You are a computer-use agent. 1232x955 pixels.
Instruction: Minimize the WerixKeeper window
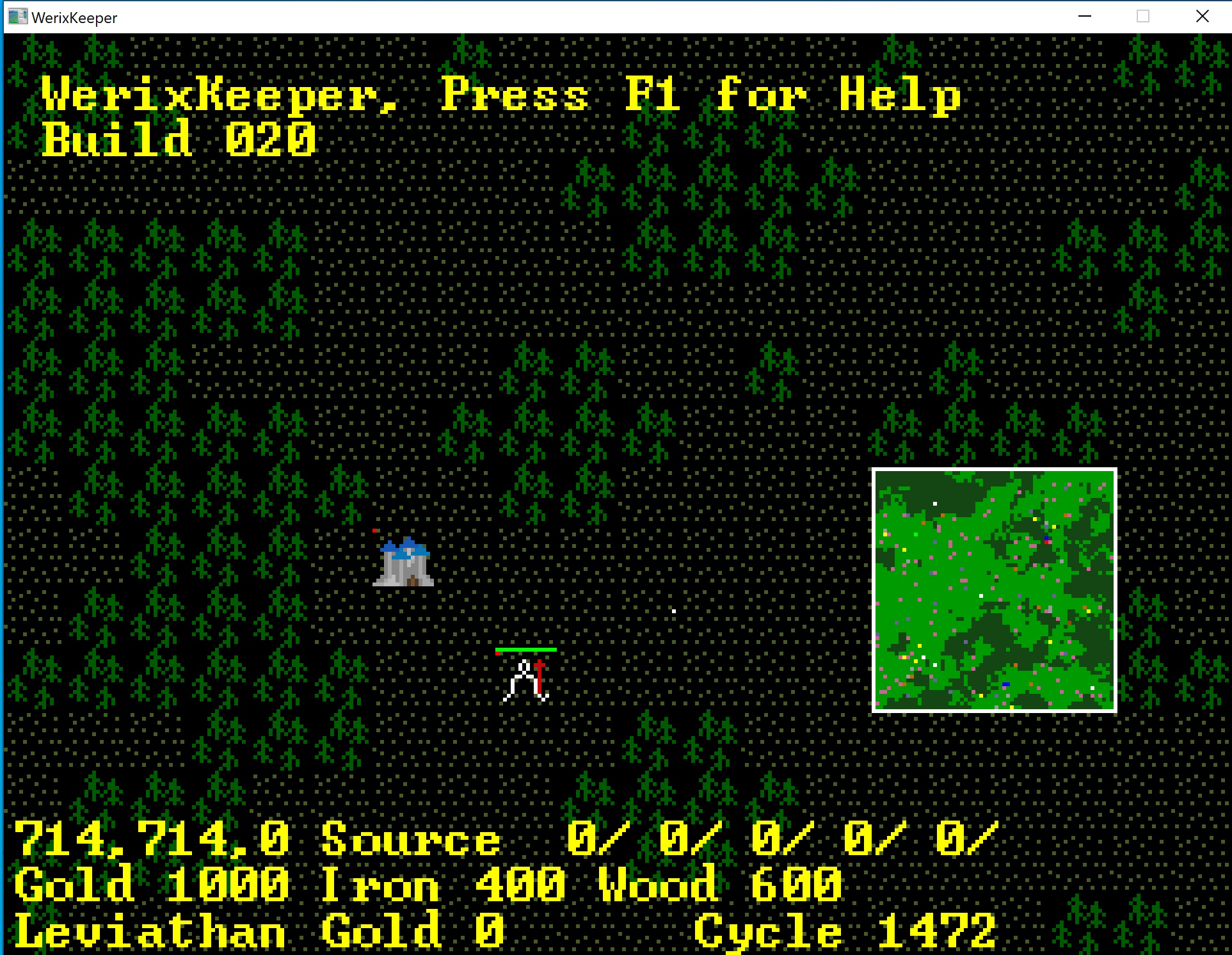point(1085,17)
